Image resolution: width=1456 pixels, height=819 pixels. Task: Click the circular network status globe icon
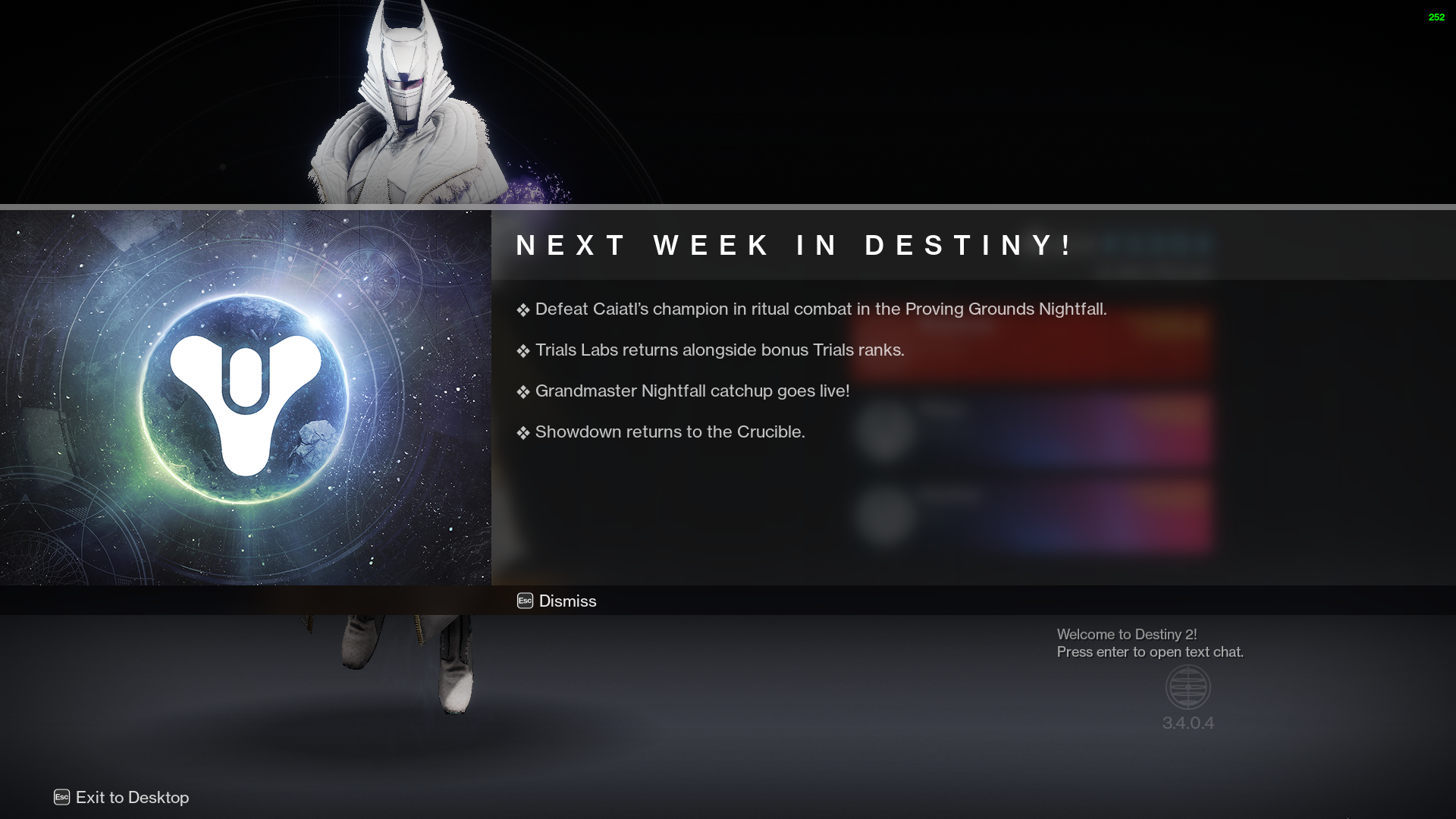tap(1188, 687)
